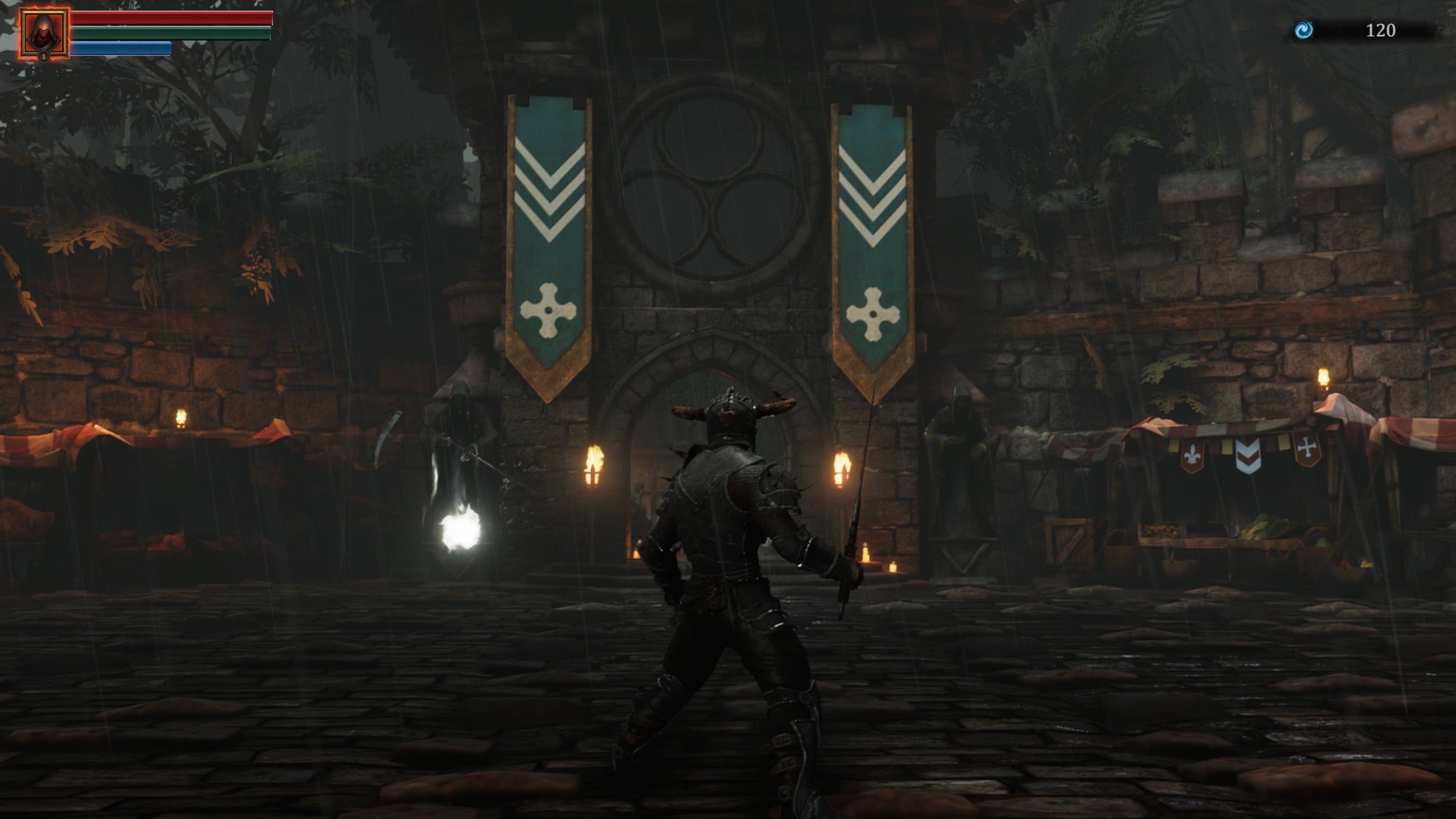Click the blue mana bar

(x=122, y=47)
